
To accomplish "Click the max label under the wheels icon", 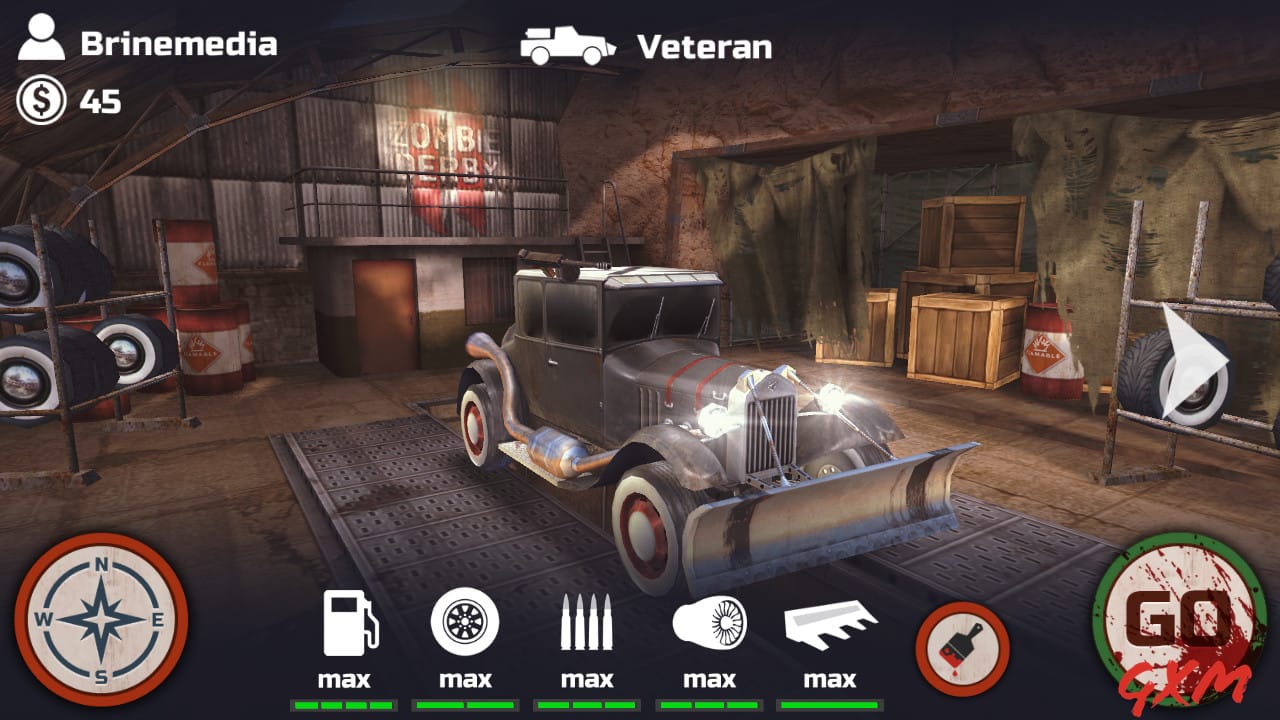I will click(467, 680).
